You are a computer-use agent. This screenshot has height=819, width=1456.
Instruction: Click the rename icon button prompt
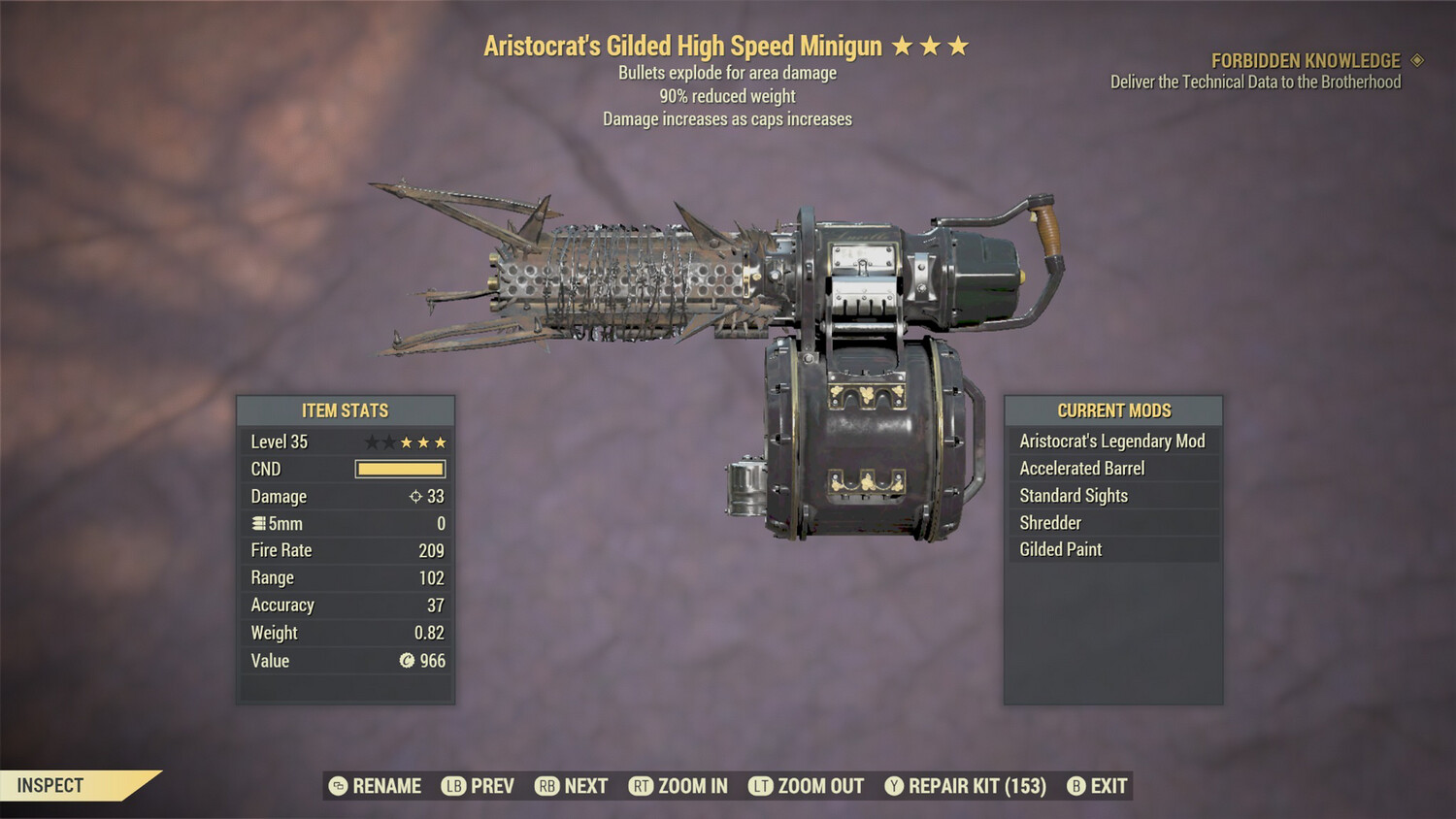point(337,786)
